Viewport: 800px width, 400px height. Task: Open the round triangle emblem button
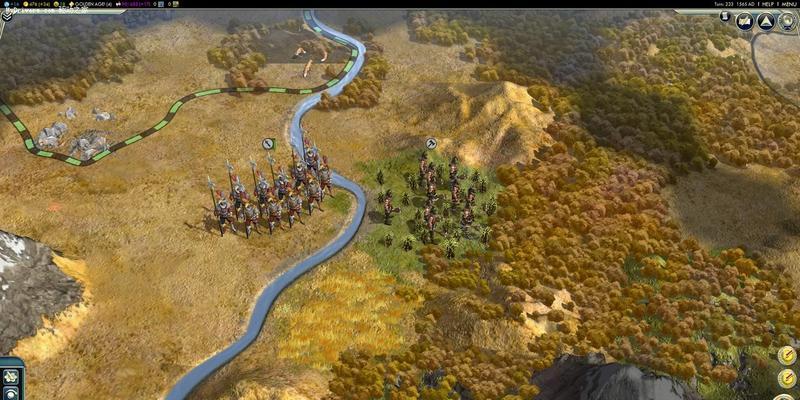(x=765, y=21)
